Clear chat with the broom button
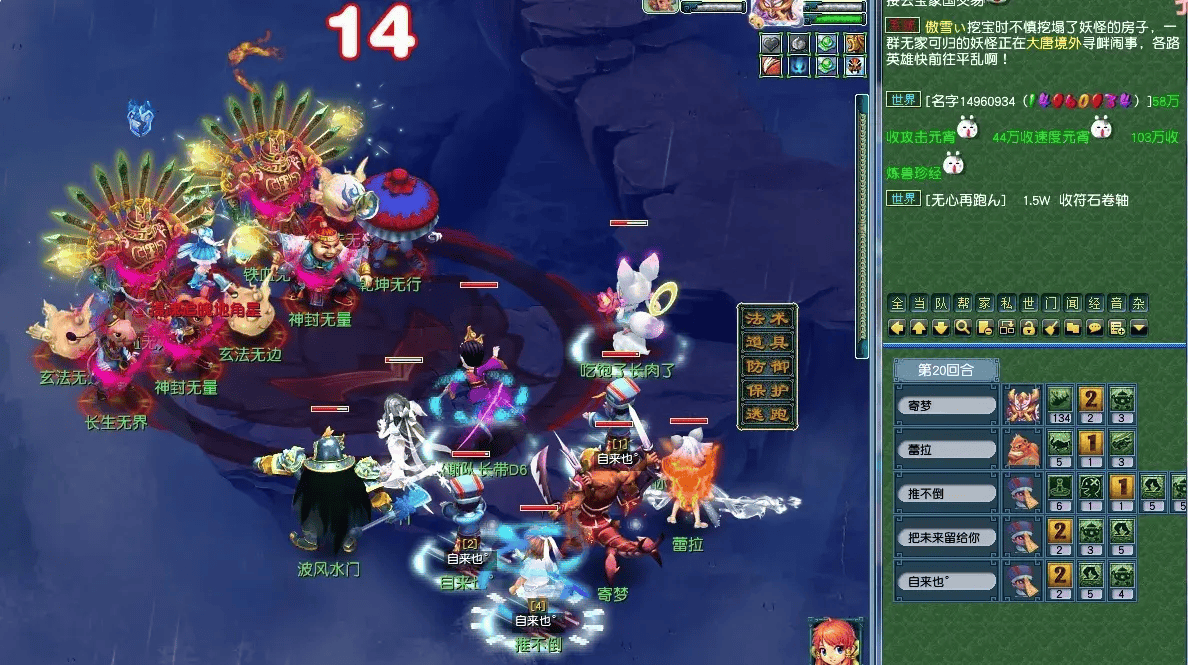1188x665 pixels. 1050,327
